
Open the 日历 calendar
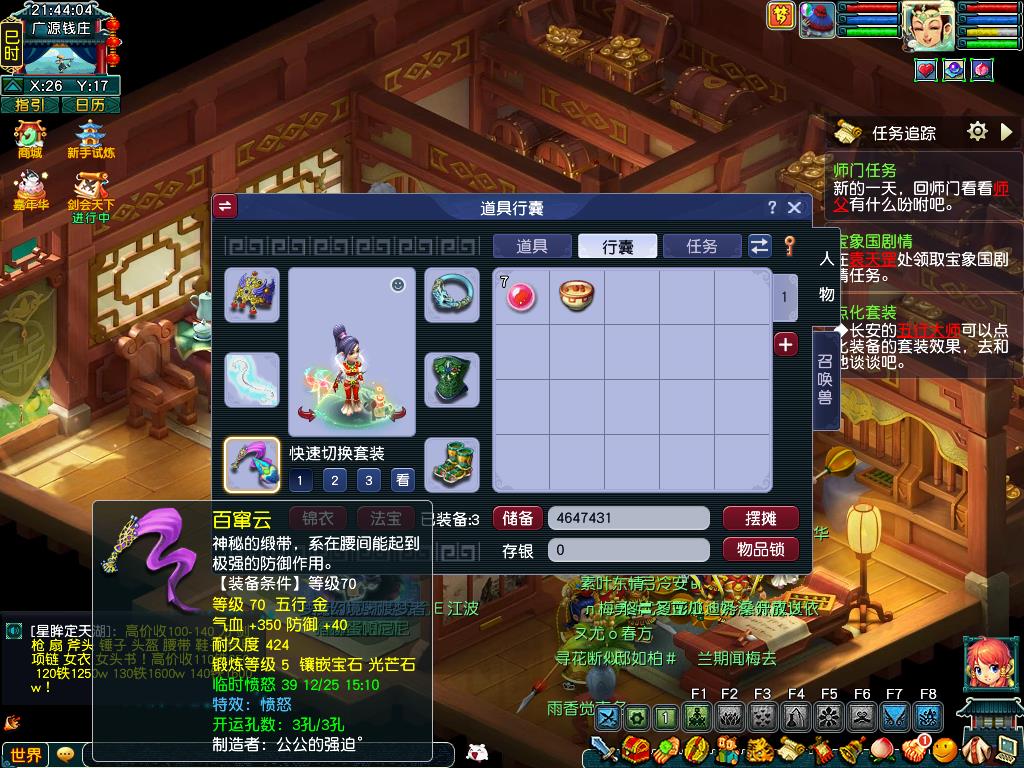click(x=90, y=104)
